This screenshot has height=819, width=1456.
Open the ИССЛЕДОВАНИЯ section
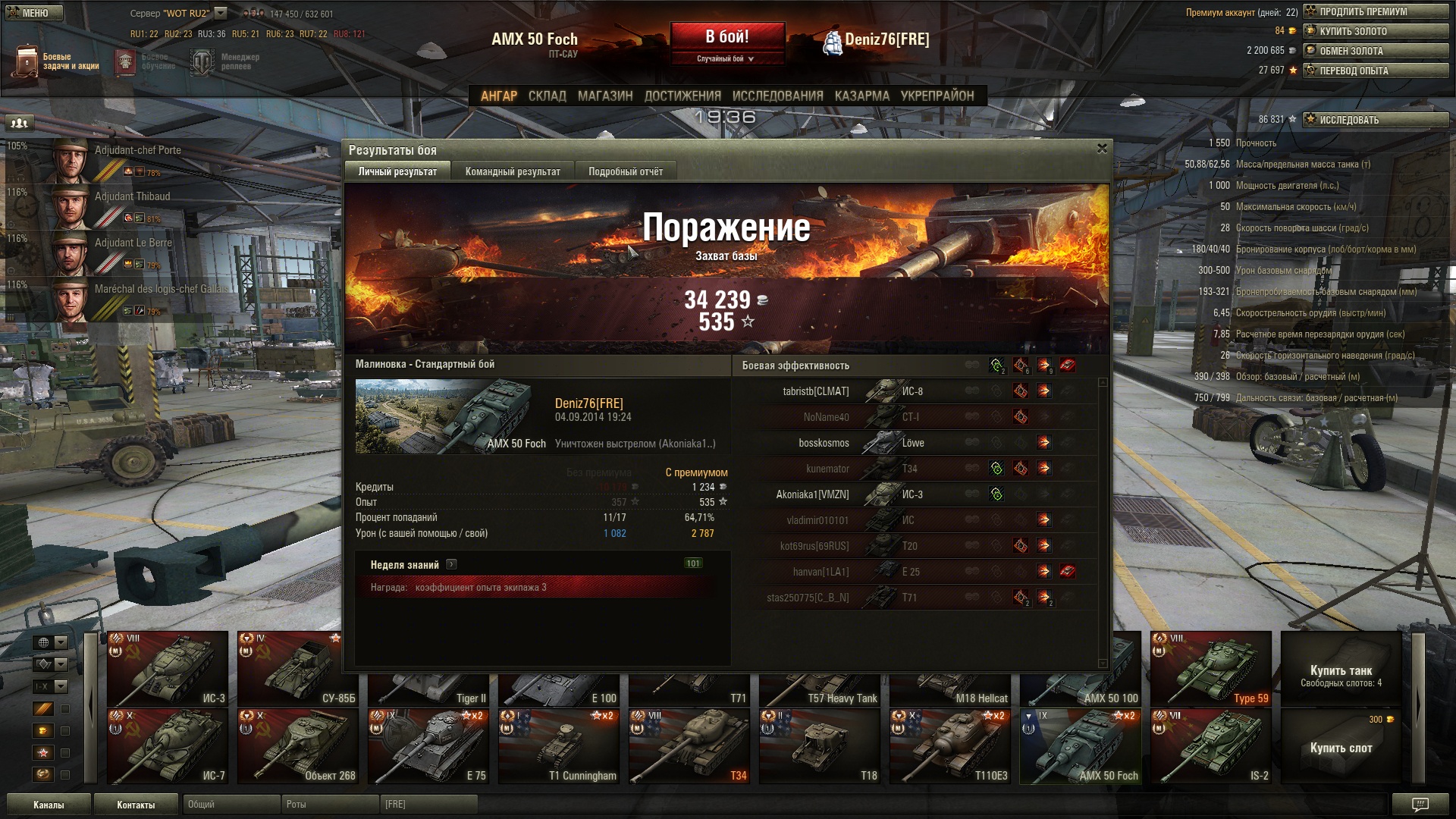777,96
